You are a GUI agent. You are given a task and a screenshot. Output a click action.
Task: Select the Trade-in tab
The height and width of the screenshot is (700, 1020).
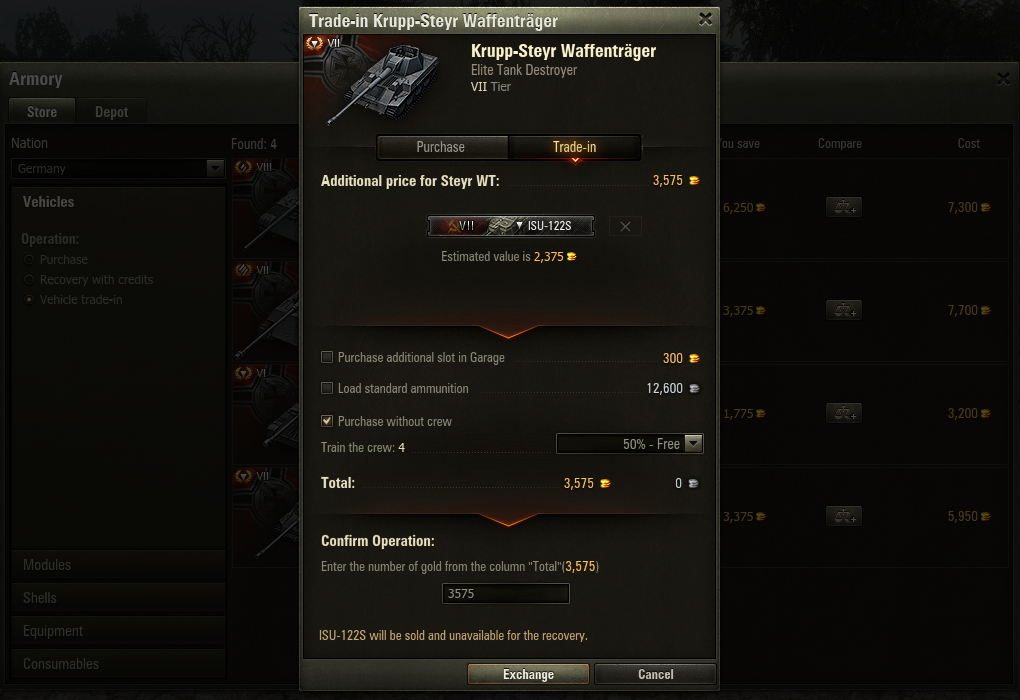[574, 147]
